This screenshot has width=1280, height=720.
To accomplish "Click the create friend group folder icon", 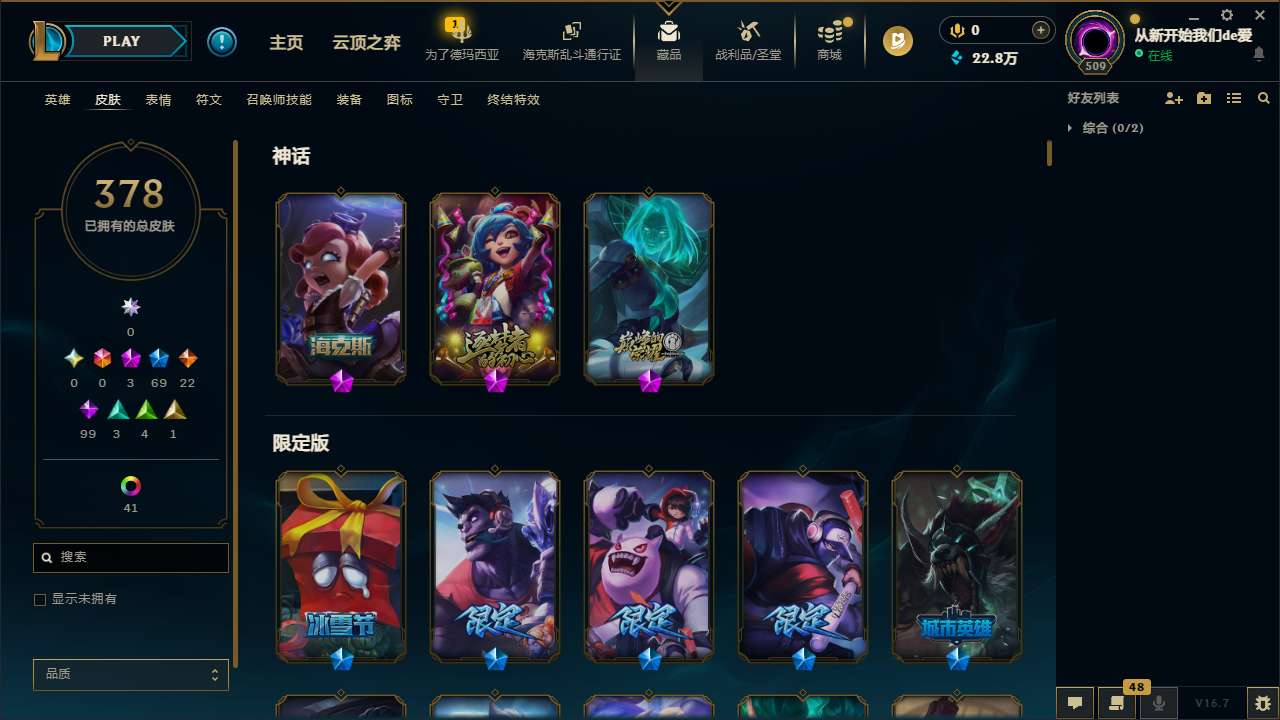I will tap(1204, 97).
